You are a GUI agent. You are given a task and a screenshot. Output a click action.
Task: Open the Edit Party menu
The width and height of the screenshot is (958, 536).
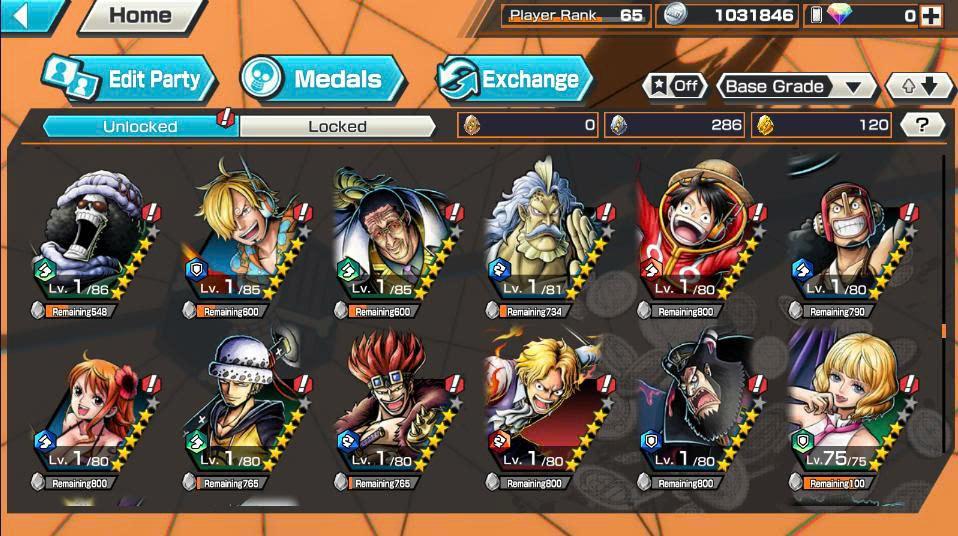coord(130,80)
